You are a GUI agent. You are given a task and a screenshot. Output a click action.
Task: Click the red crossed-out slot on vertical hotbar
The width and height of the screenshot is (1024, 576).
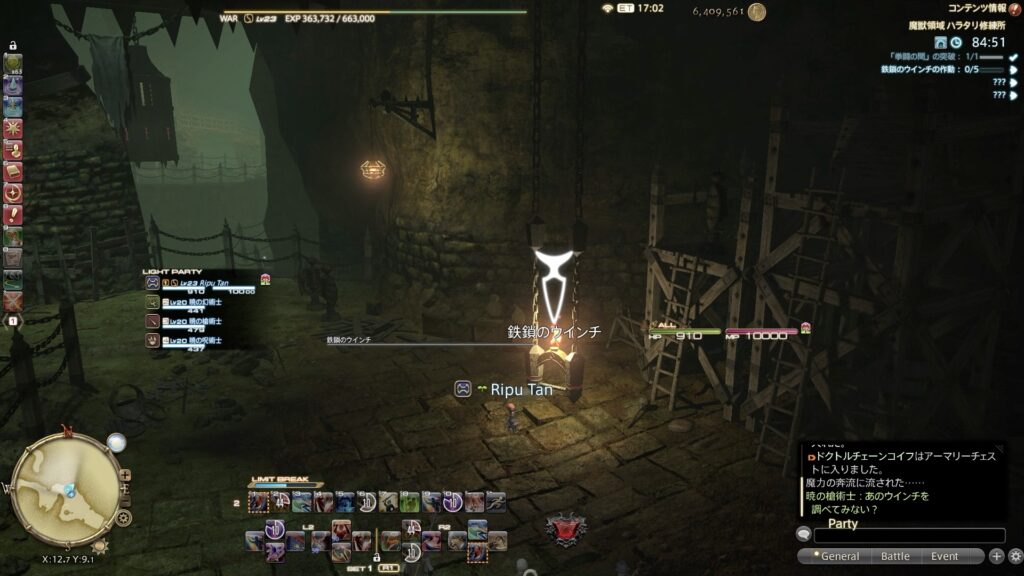(x=13, y=300)
